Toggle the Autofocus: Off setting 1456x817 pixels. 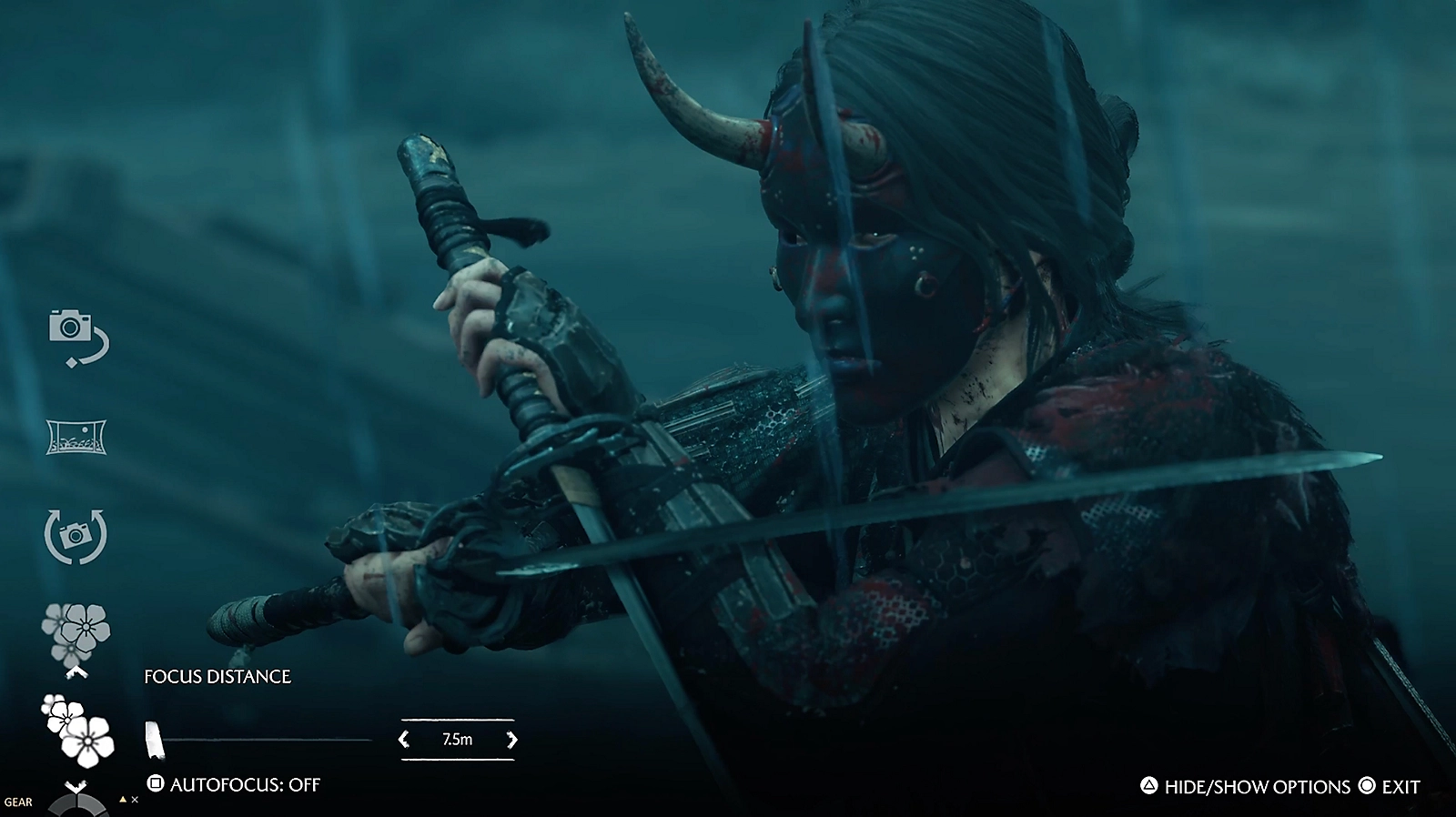235,784
